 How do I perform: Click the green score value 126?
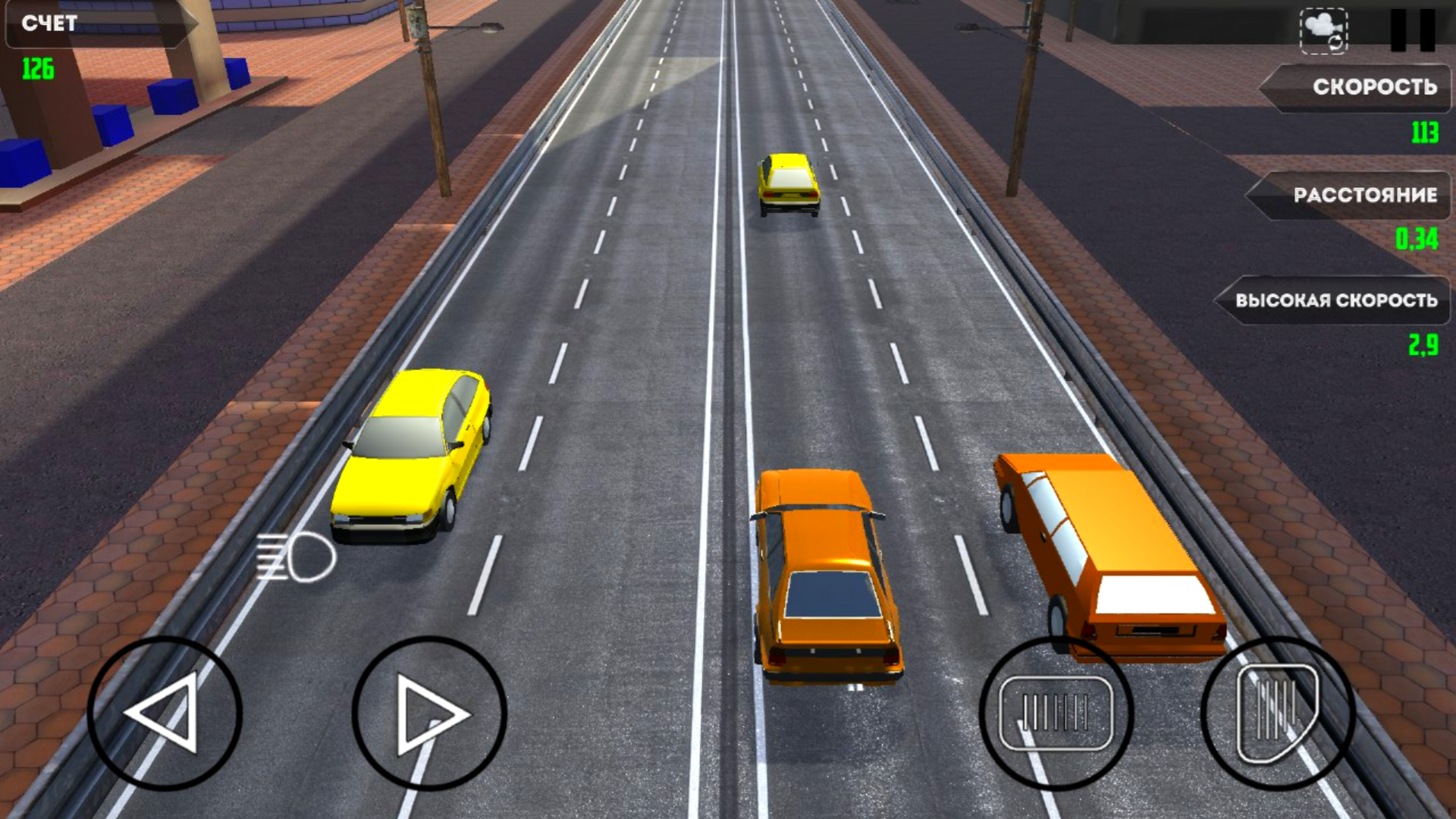[x=38, y=67]
